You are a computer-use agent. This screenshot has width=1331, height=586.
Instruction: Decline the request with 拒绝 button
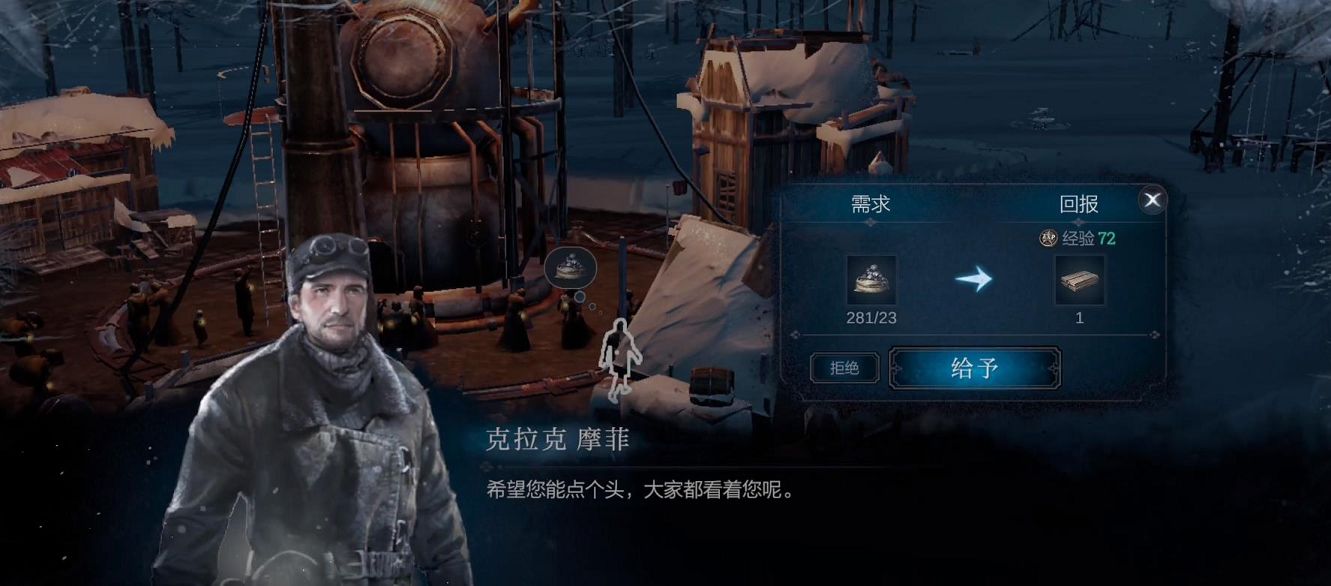tap(844, 368)
